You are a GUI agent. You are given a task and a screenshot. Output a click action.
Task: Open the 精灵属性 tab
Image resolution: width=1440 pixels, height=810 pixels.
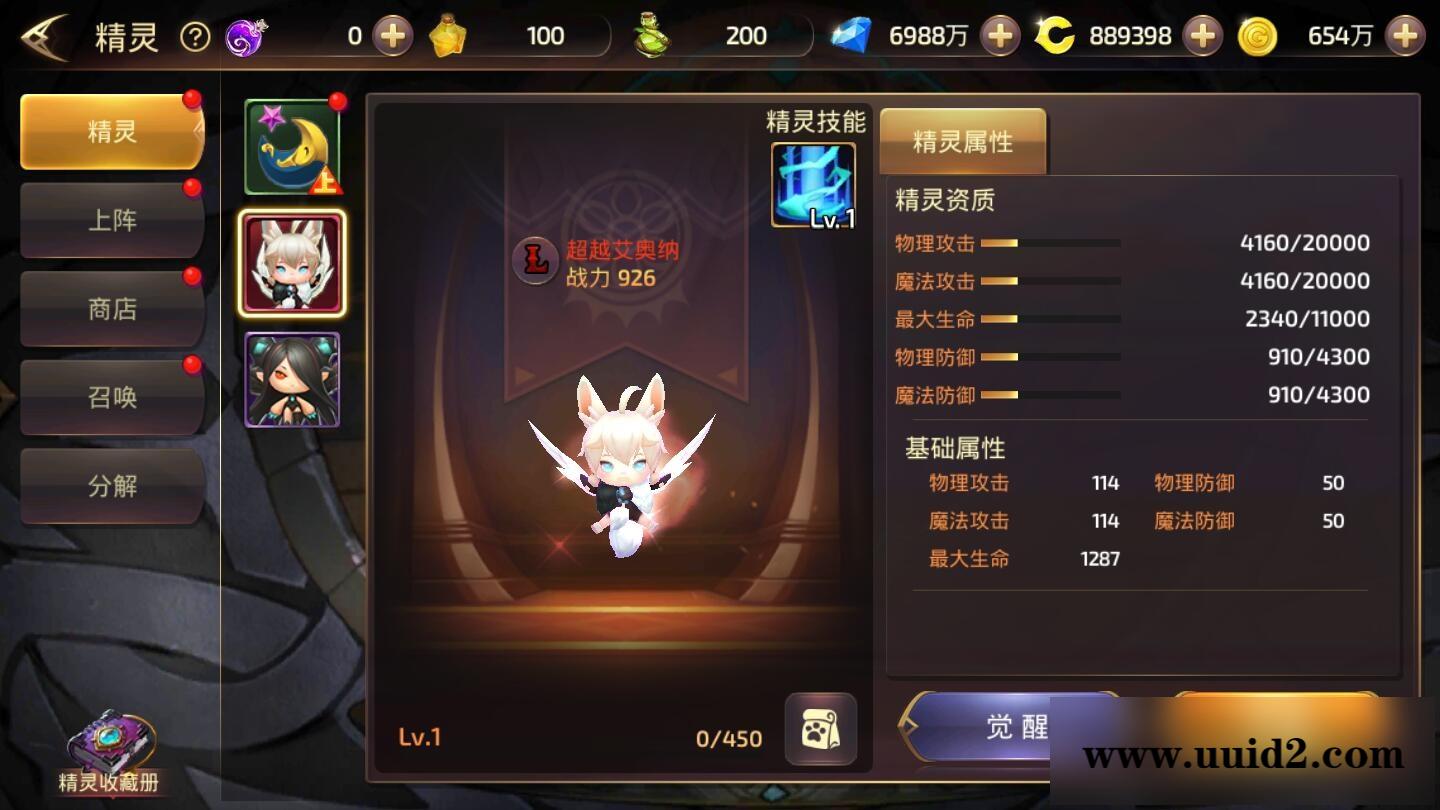click(962, 142)
